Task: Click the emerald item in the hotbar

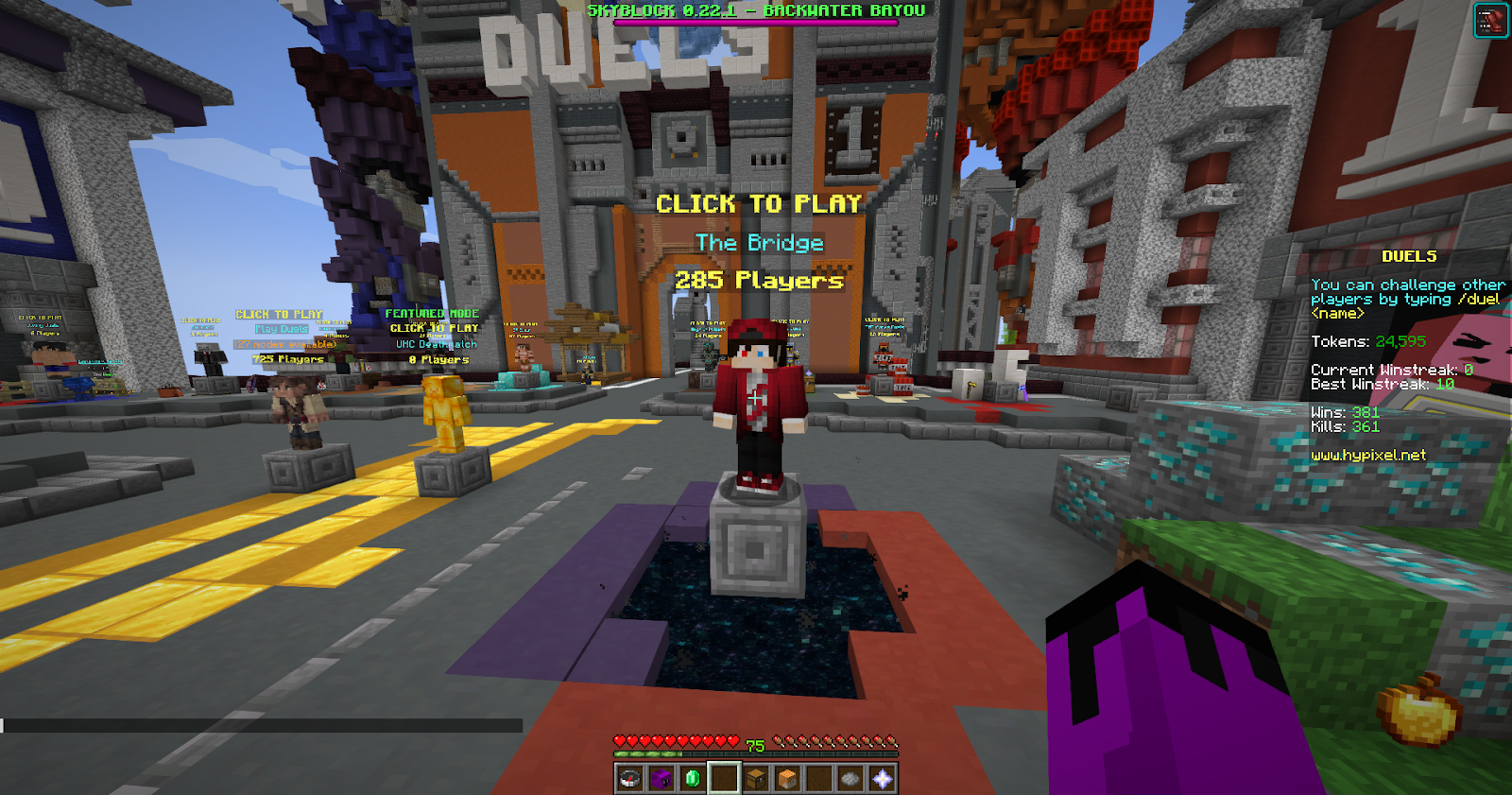Action: [693, 777]
